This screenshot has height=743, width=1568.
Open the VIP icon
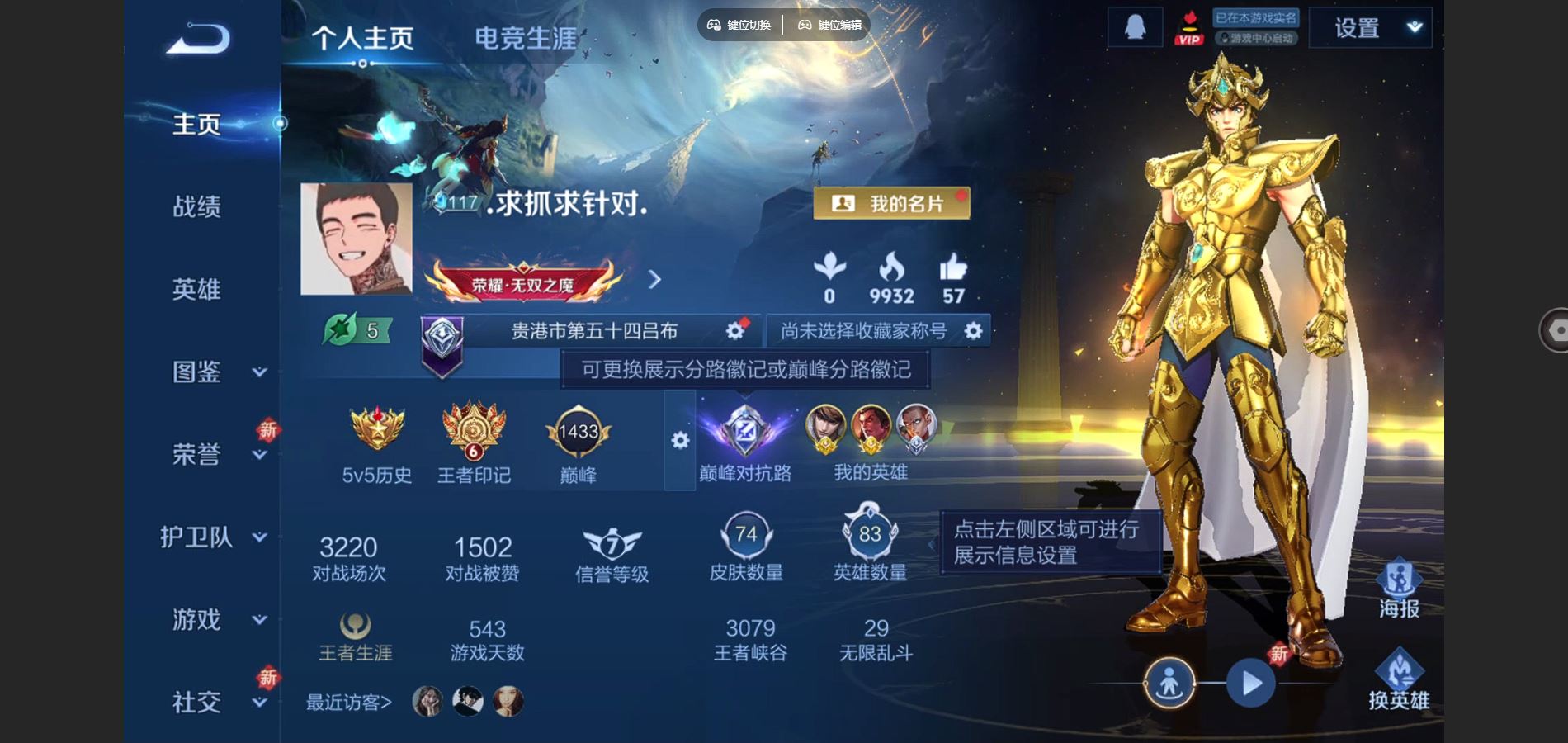tap(1188, 26)
